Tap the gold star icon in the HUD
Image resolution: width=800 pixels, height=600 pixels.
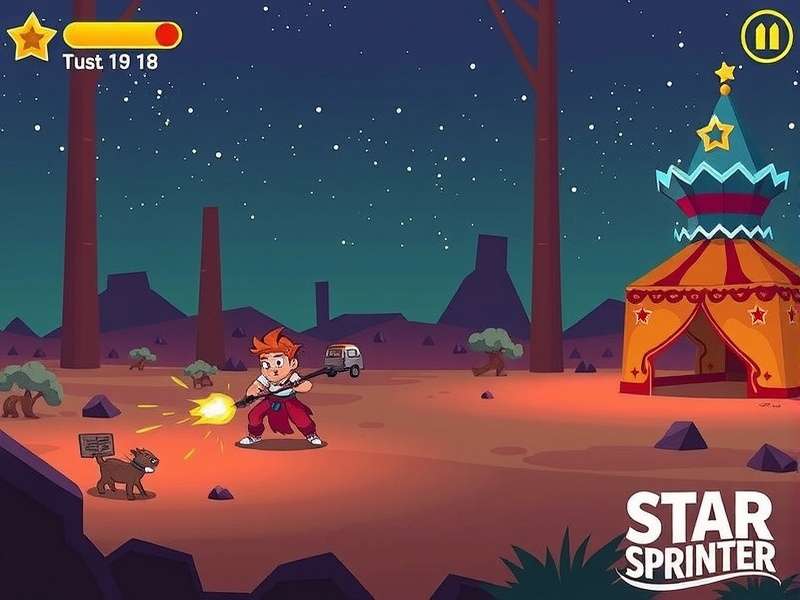pos(32,38)
